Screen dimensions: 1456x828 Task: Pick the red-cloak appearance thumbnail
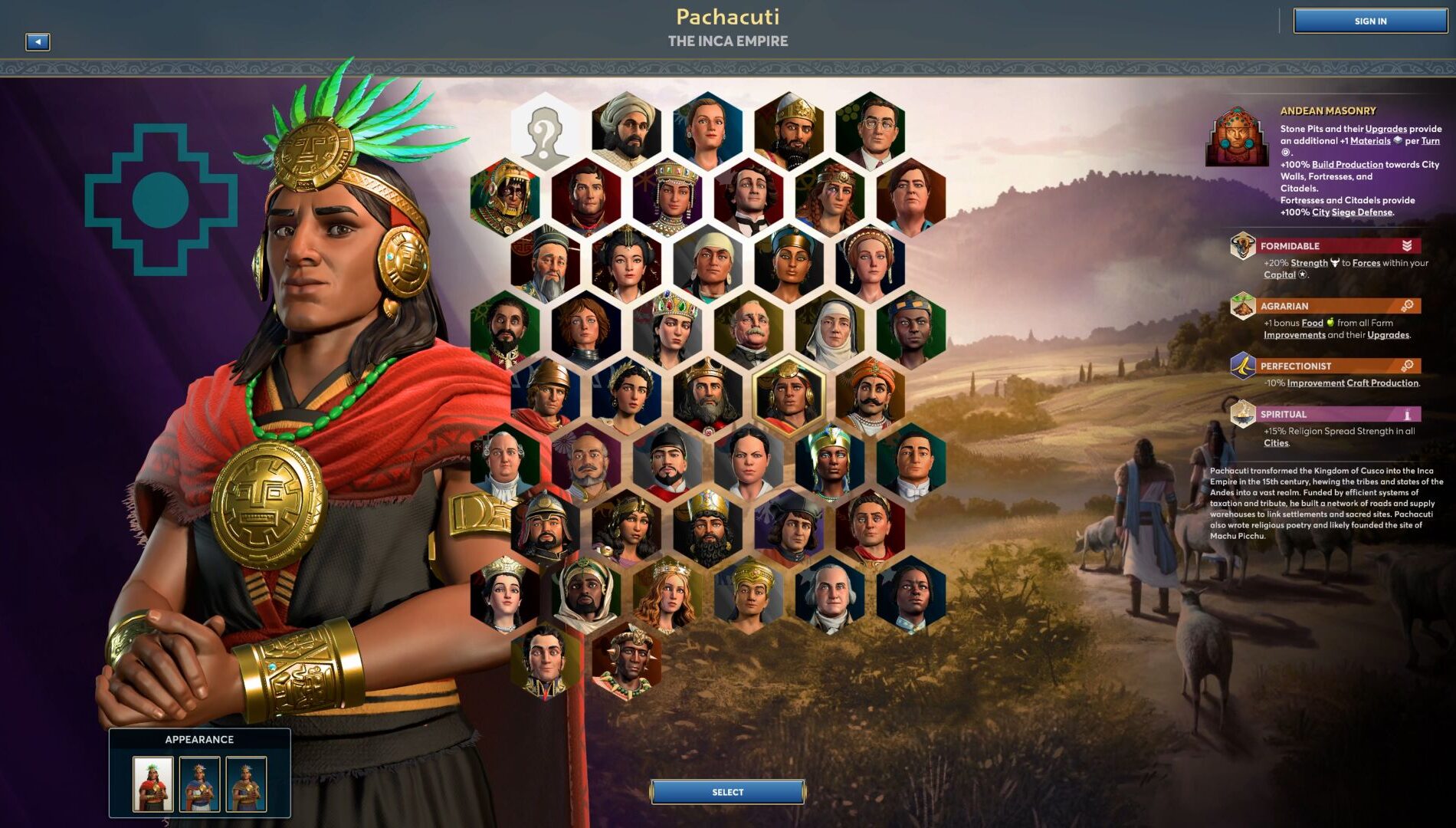click(x=153, y=784)
